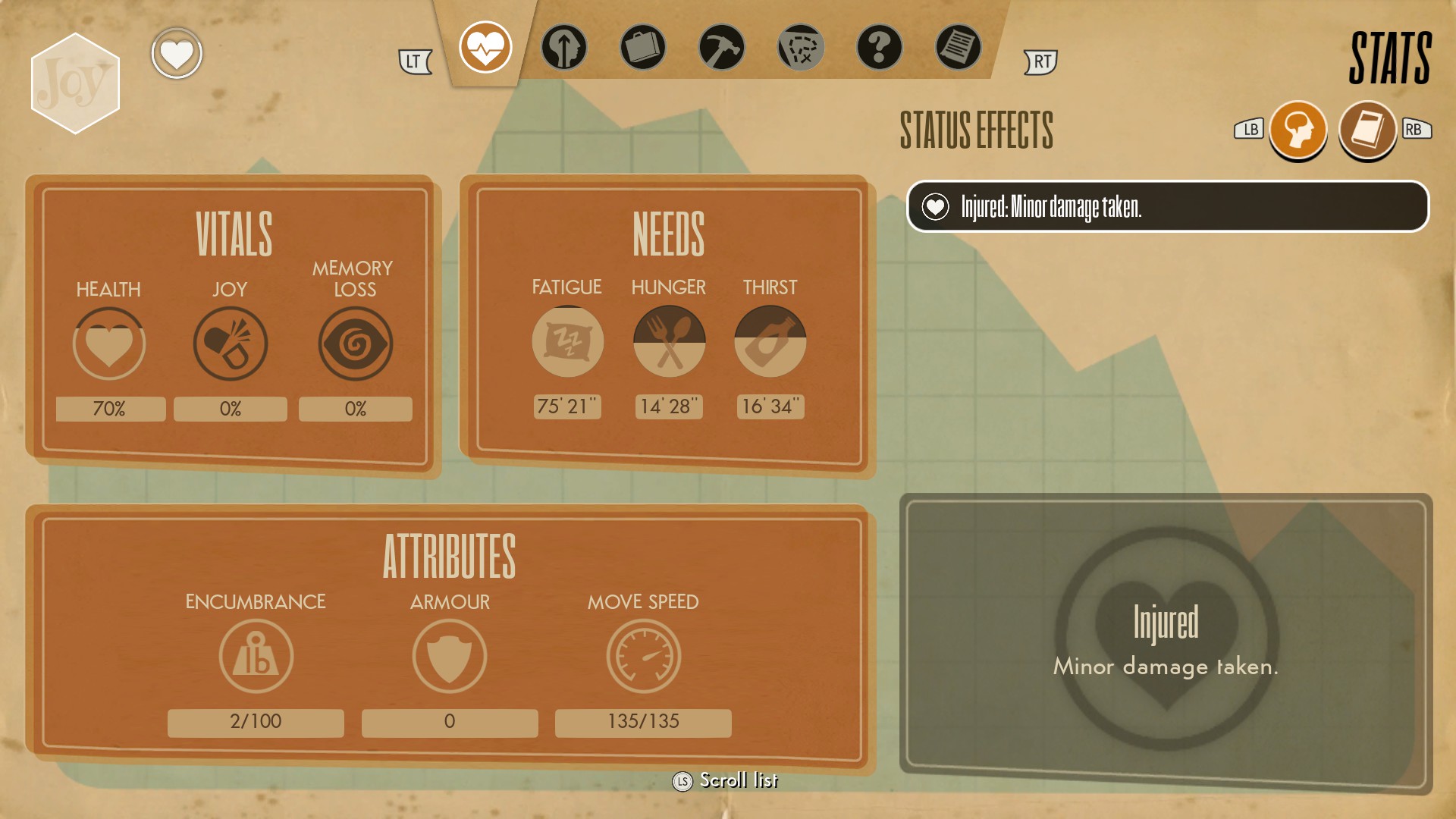Click the Fatigue pillow icon
The width and height of the screenshot is (1456, 819).
click(567, 342)
